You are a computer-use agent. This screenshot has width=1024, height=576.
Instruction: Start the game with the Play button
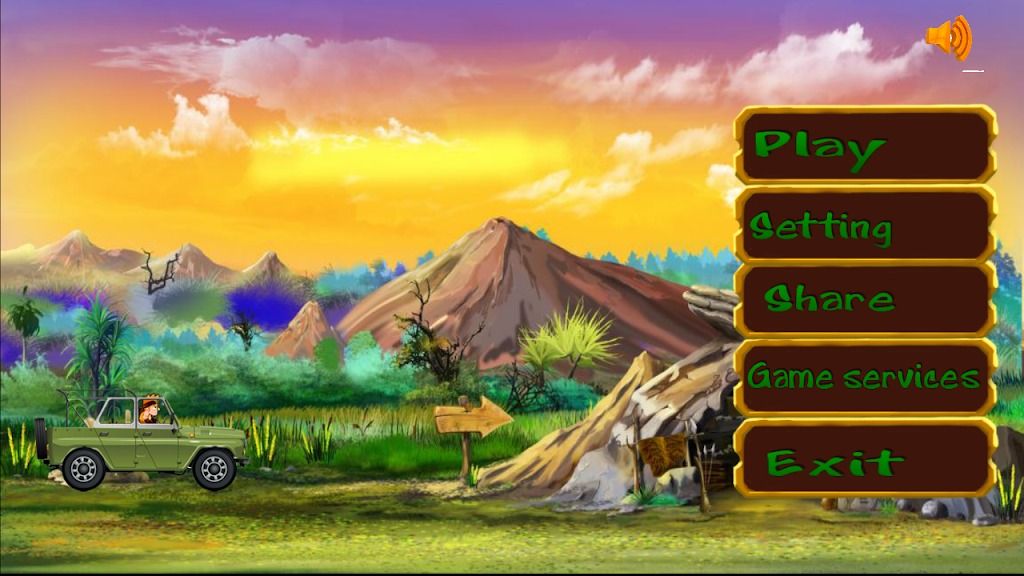[865, 145]
